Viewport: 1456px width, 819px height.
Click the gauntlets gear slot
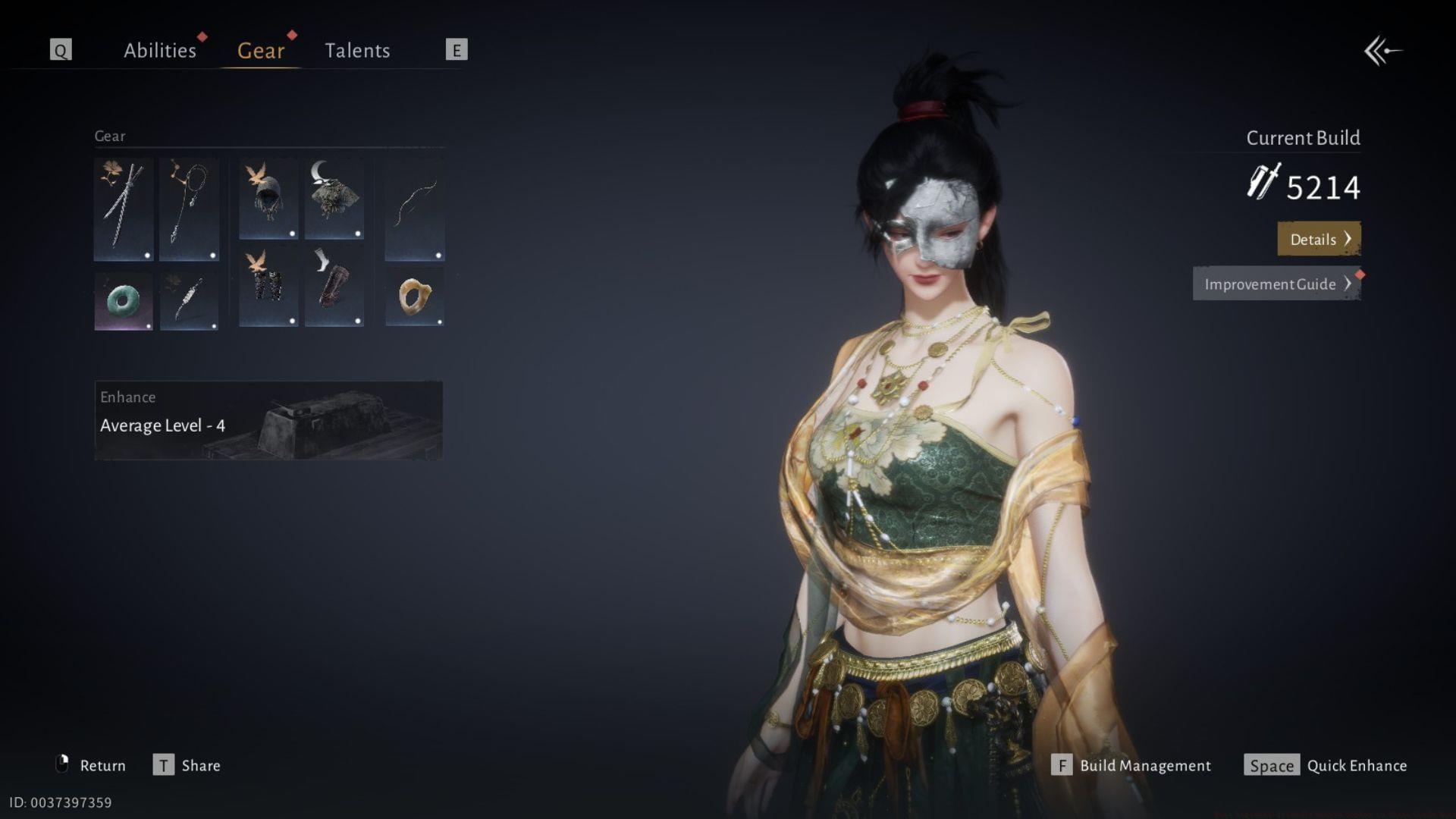[267, 296]
